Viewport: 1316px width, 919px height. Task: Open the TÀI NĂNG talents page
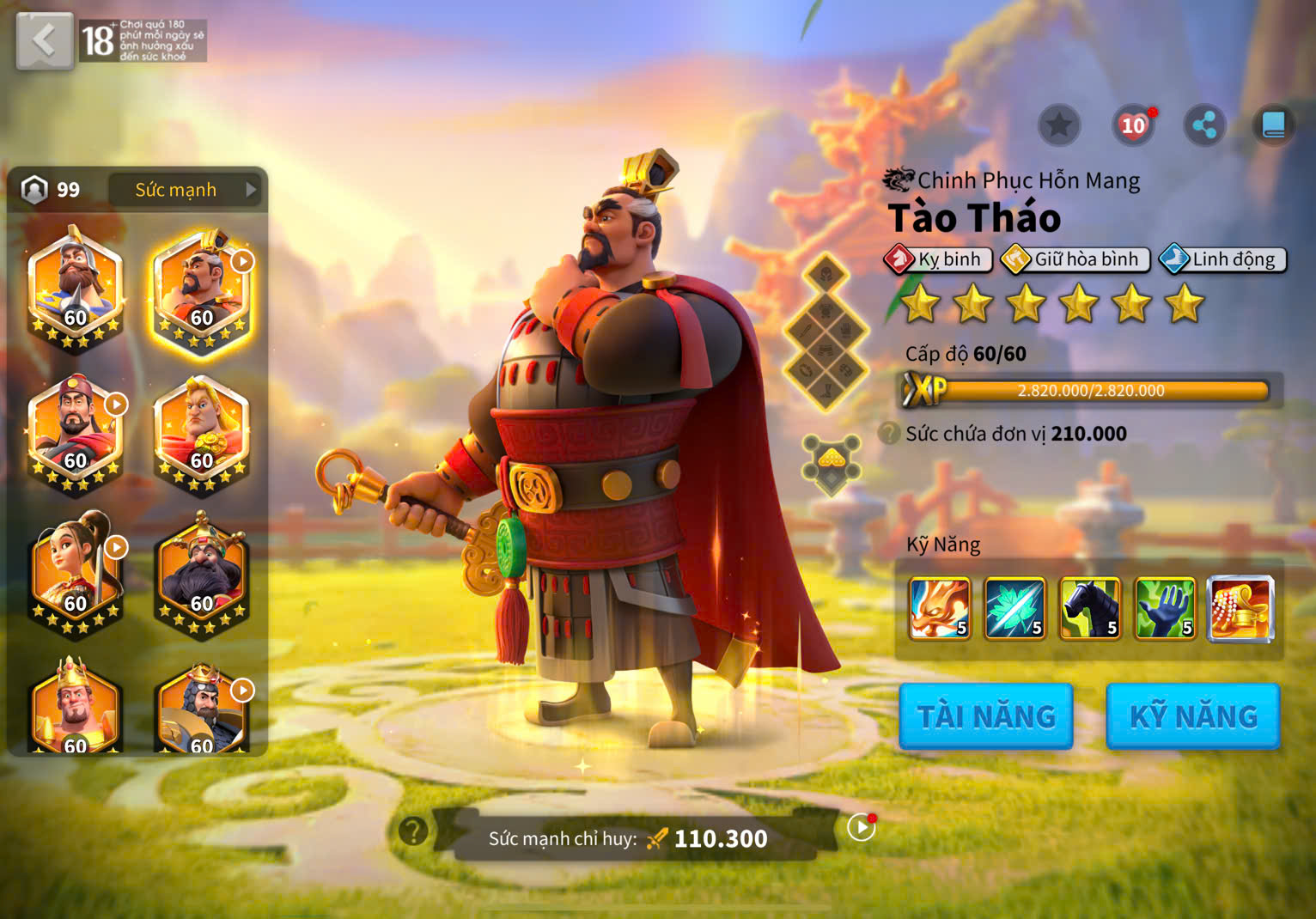[985, 716]
